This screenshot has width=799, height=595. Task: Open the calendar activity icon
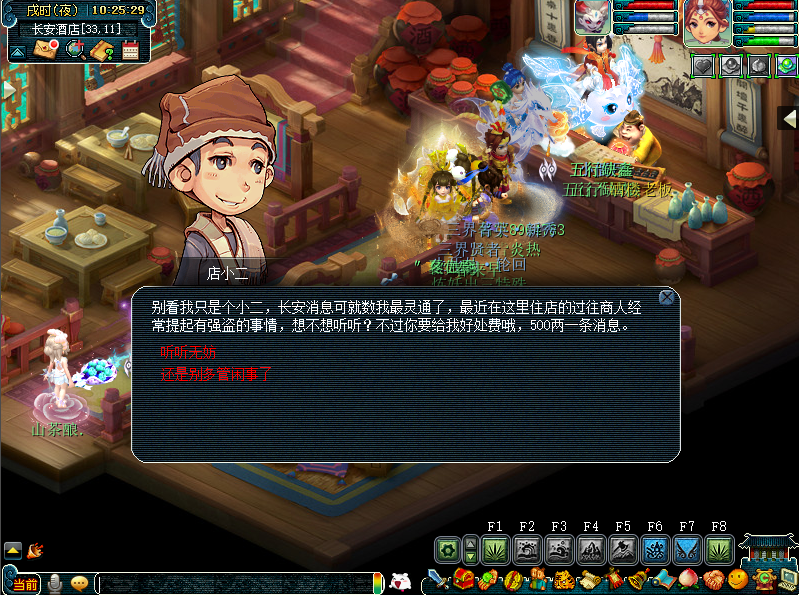(x=130, y=49)
